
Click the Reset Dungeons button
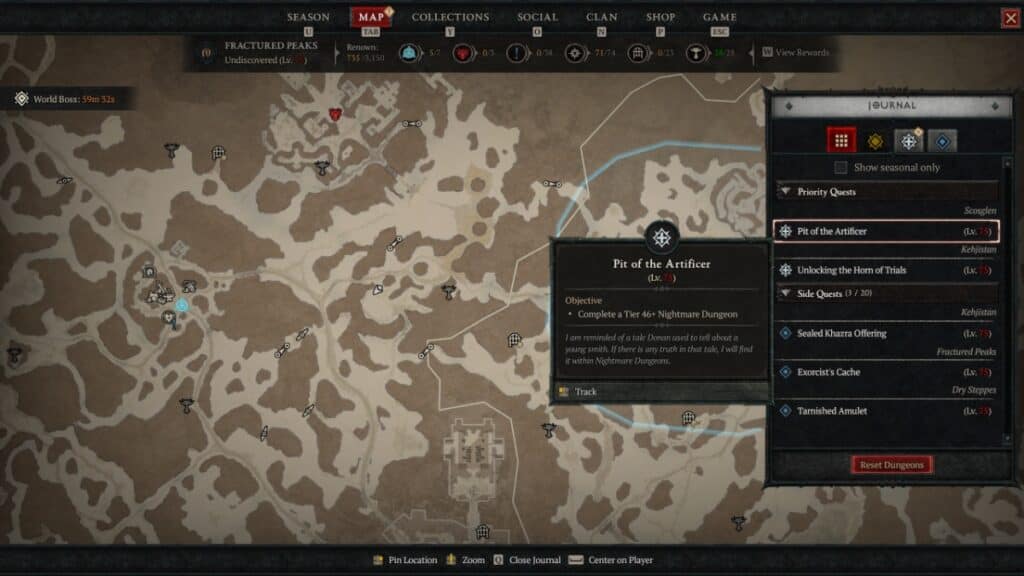[892, 465]
